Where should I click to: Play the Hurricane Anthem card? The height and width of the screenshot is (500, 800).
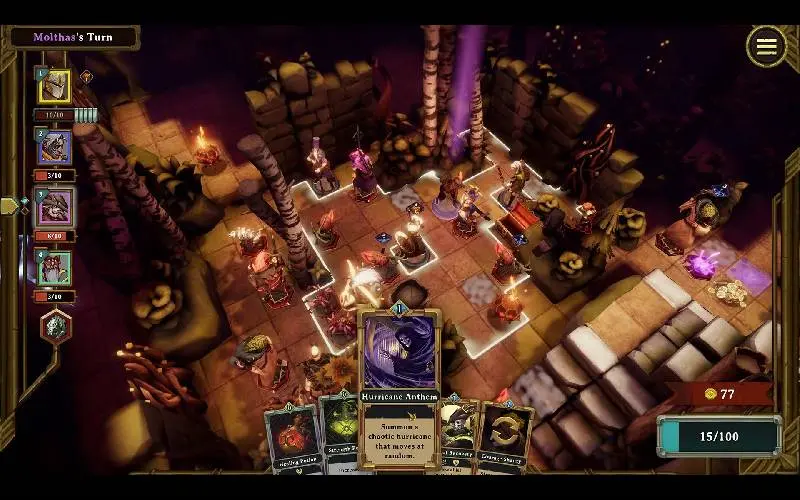click(399, 385)
